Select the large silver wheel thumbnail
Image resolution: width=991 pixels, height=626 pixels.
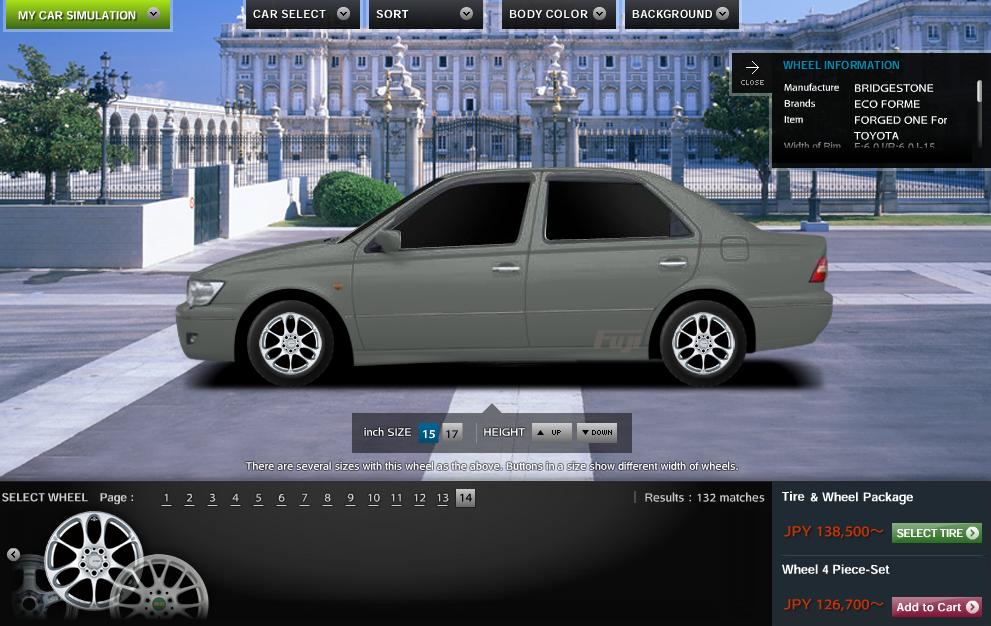[94, 560]
